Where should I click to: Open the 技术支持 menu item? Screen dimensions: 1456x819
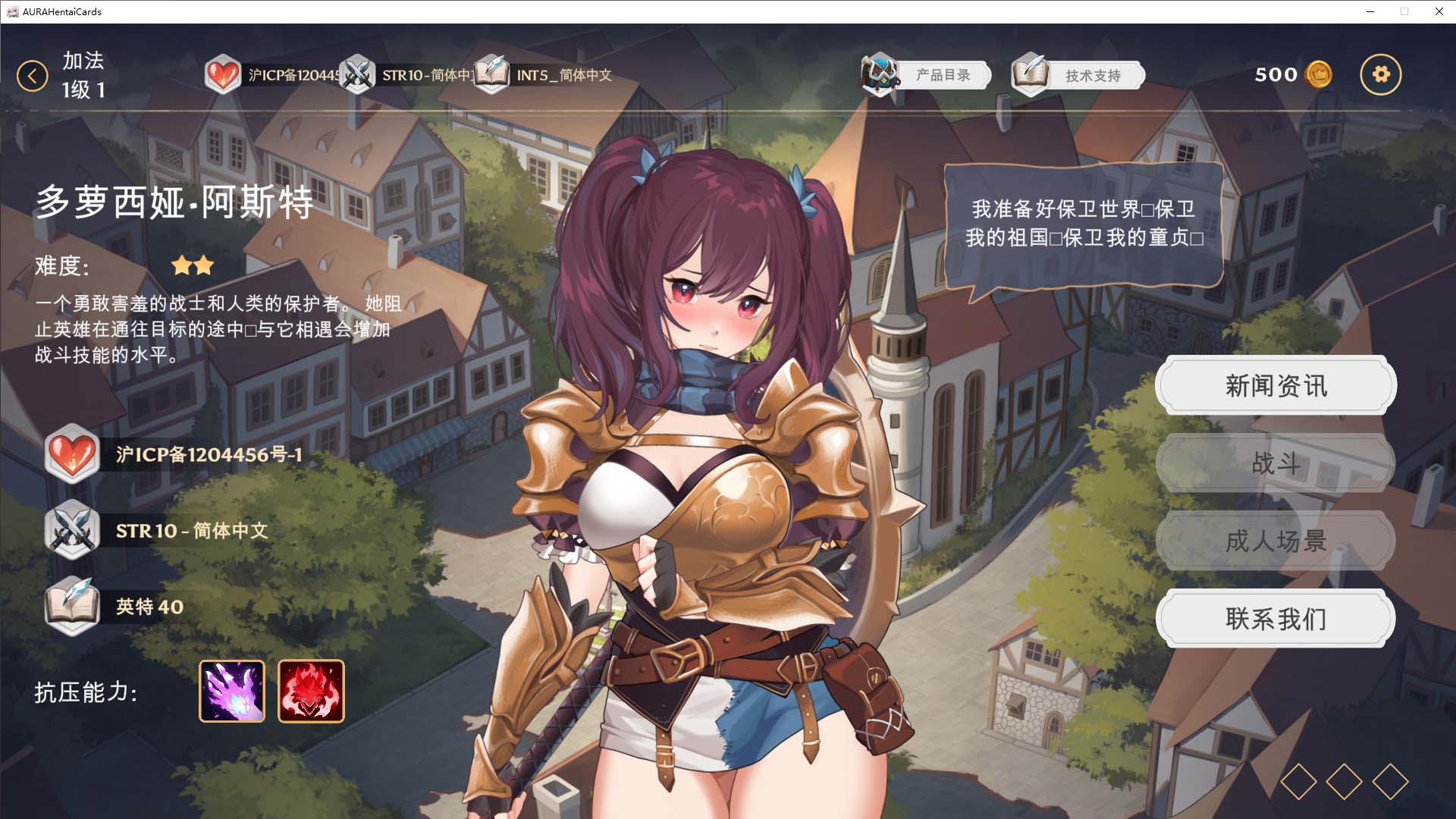point(1092,75)
